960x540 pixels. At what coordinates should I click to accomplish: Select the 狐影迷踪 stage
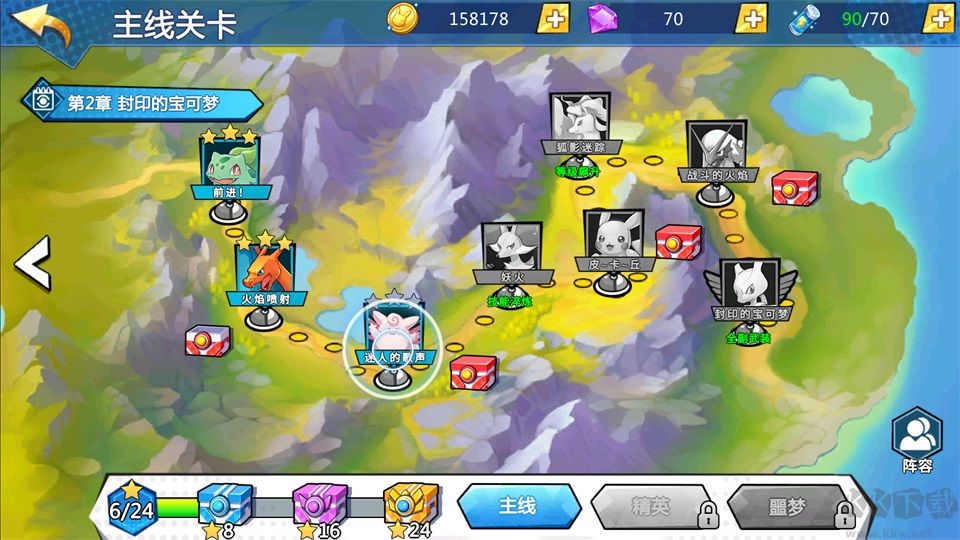click(580, 124)
